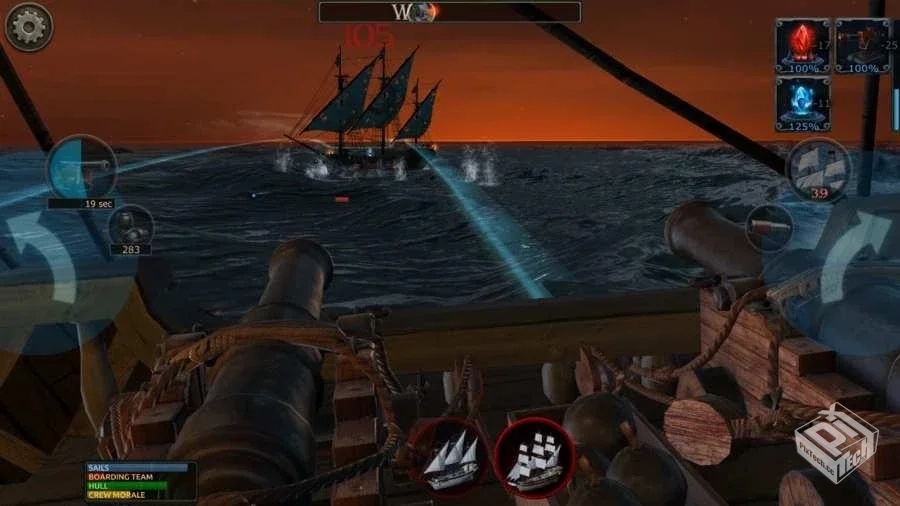
Task: Activate the red crystal ability
Action: tap(803, 45)
